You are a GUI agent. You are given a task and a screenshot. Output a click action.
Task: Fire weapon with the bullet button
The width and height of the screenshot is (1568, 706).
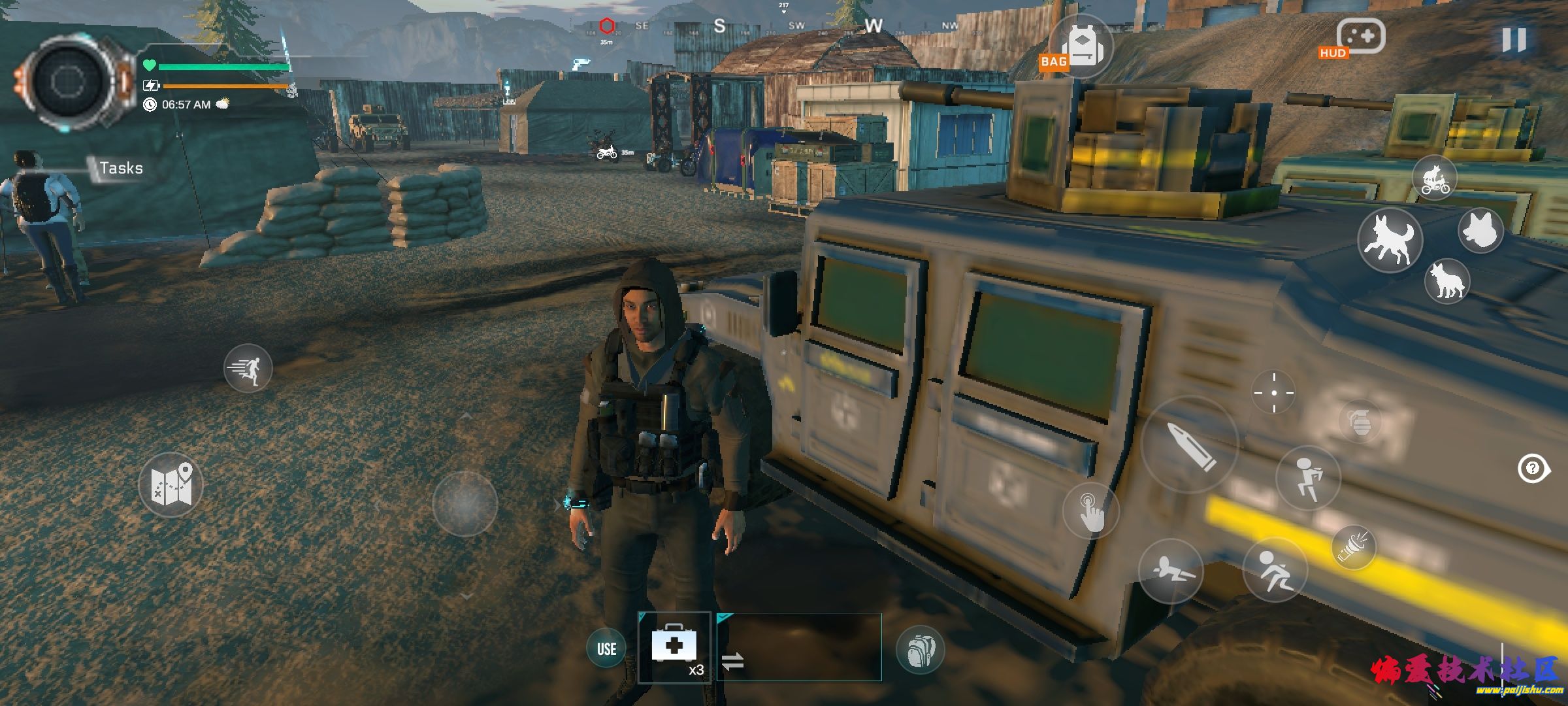[x=1190, y=445]
